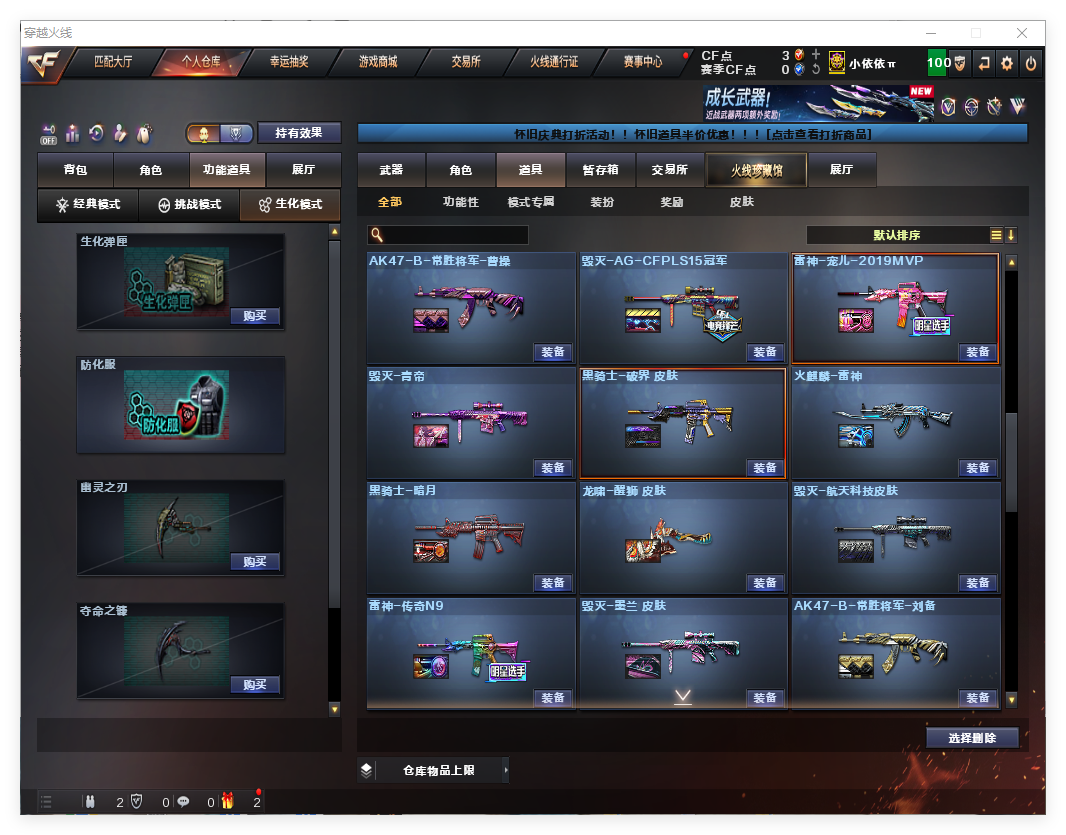The image size is (1066, 835).
Task: Switch to the 暂存箱 temporary storage tab
Action: [600, 170]
